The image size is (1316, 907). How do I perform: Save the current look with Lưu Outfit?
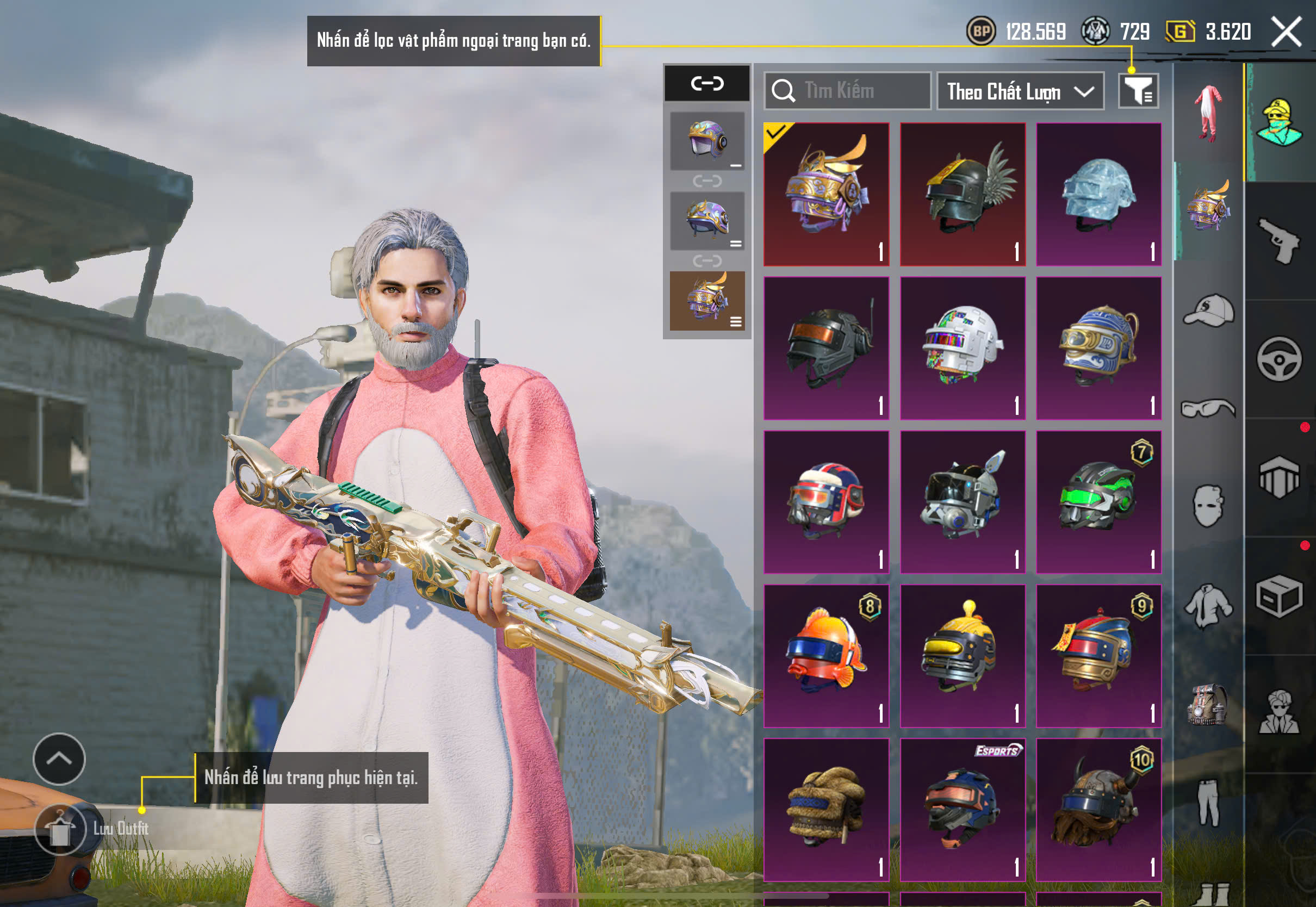(x=60, y=829)
